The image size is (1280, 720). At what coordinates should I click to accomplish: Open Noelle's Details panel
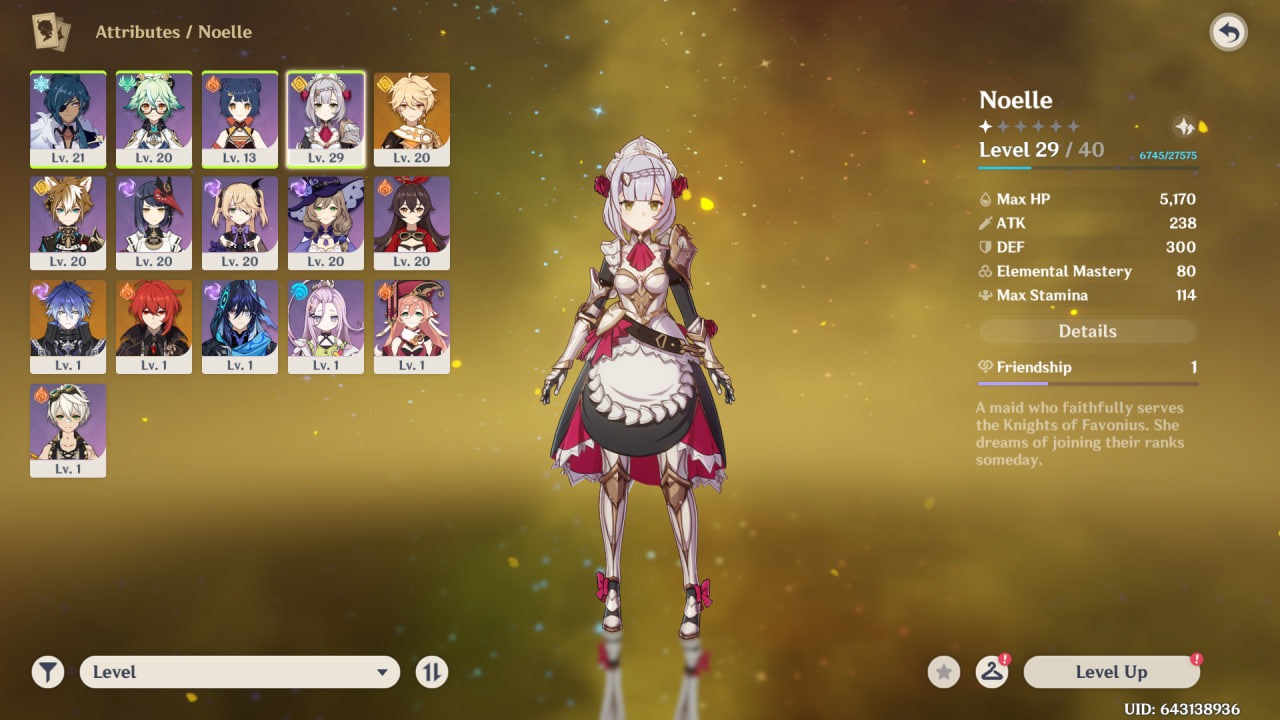pyautogui.click(x=1087, y=331)
